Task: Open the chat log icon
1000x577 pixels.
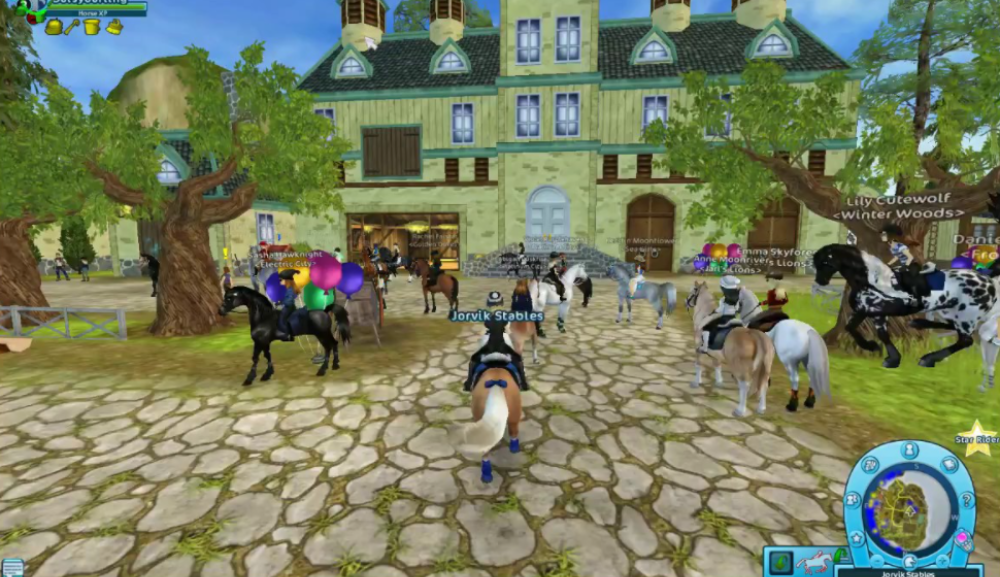Action: coord(11,567)
